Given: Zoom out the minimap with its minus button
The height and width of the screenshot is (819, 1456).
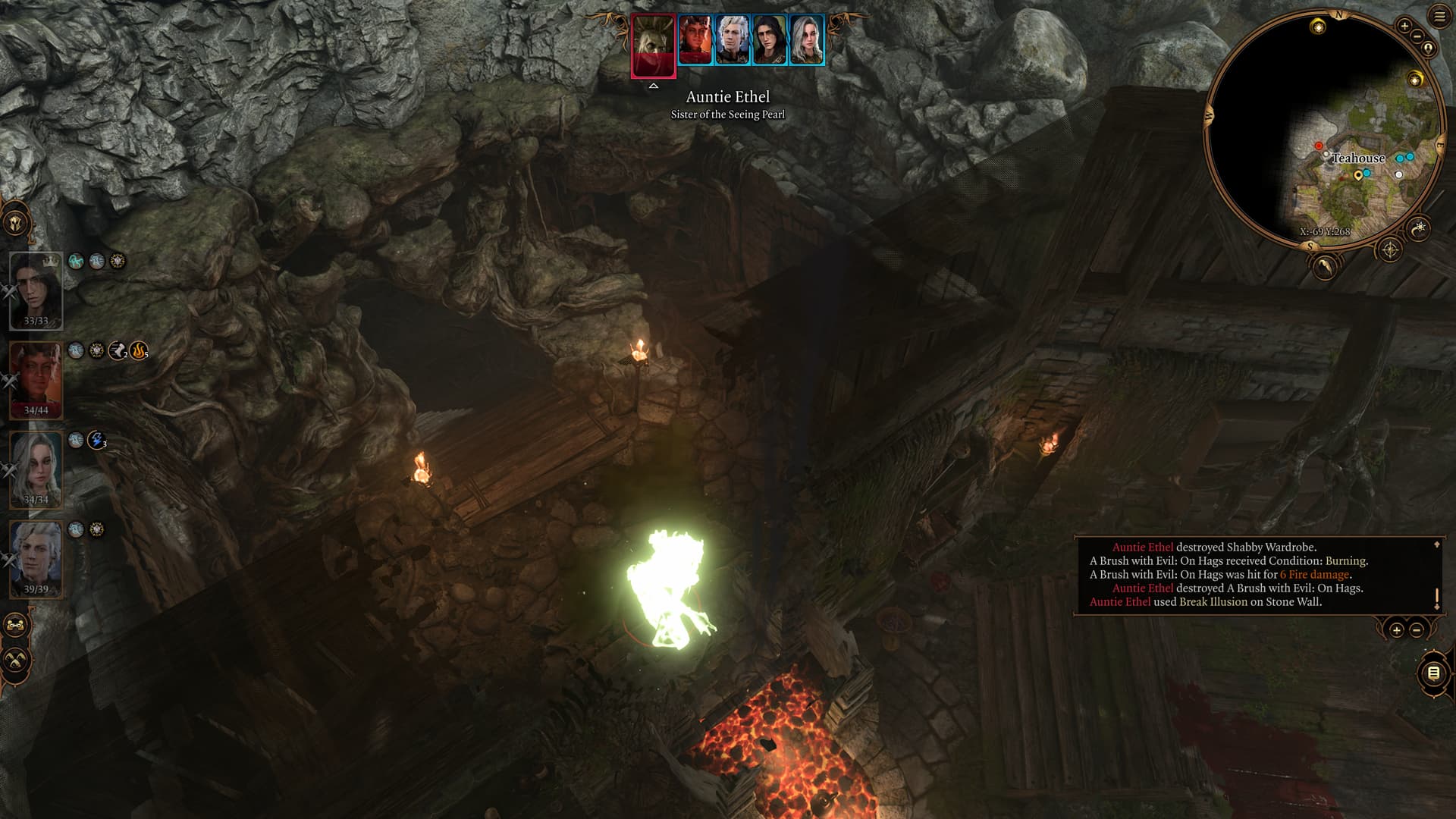Looking at the screenshot, I should pyautogui.click(x=1416, y=36).
